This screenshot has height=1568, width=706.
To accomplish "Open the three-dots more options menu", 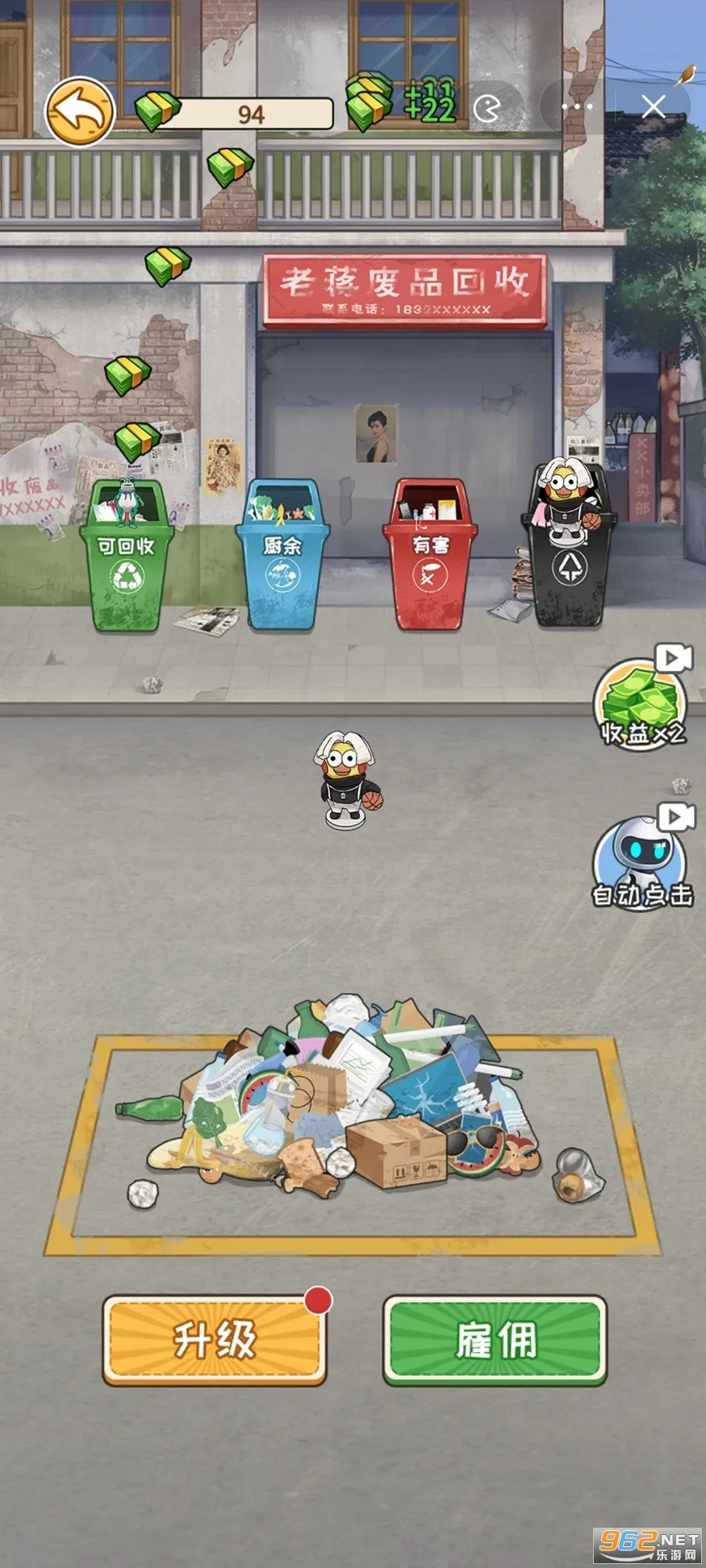I will click(577, 106).
